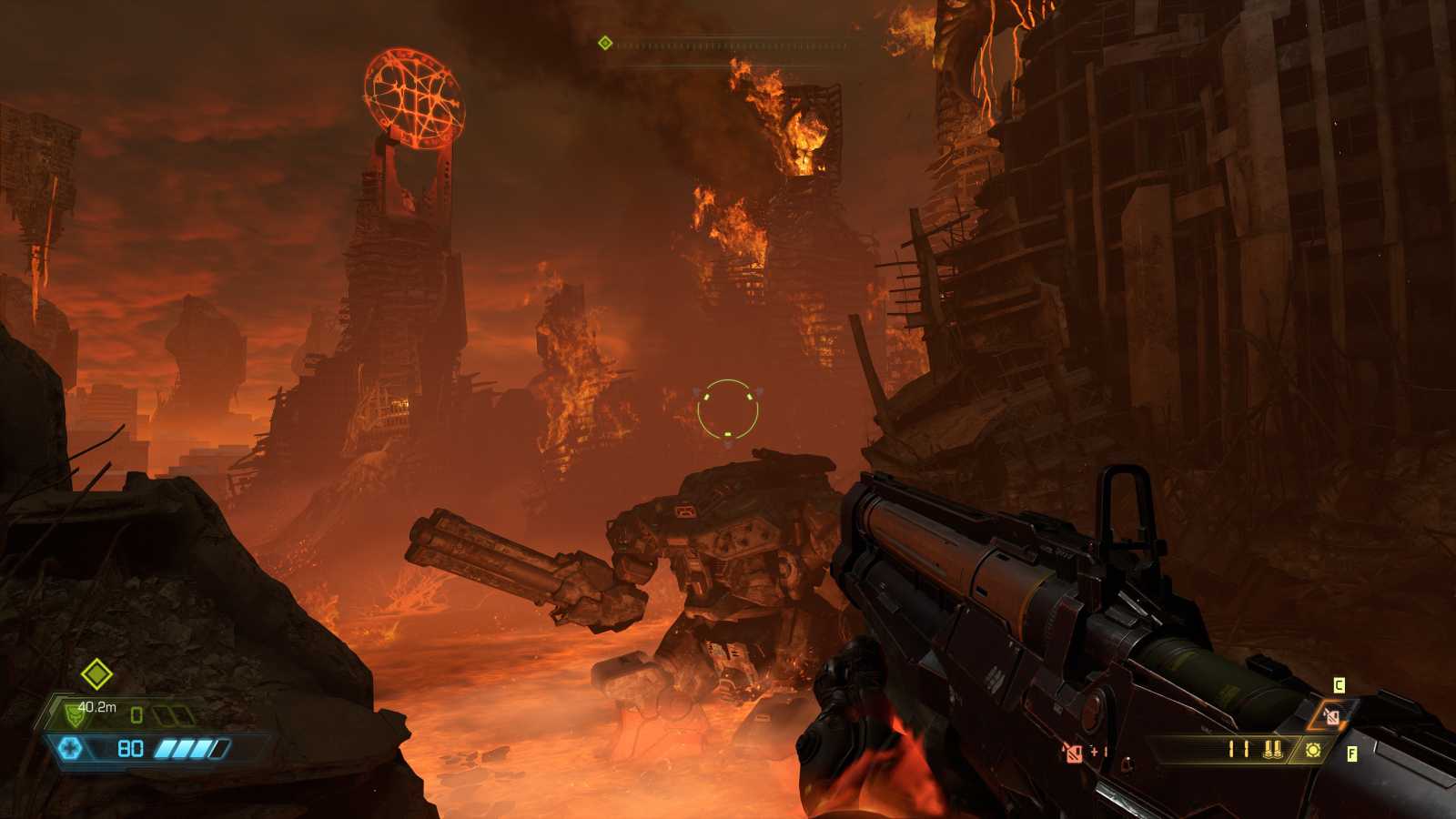The image size is (1456, 819).
Task: Toggle the first empty armor segment slot
Action: (x=163, y=716)
